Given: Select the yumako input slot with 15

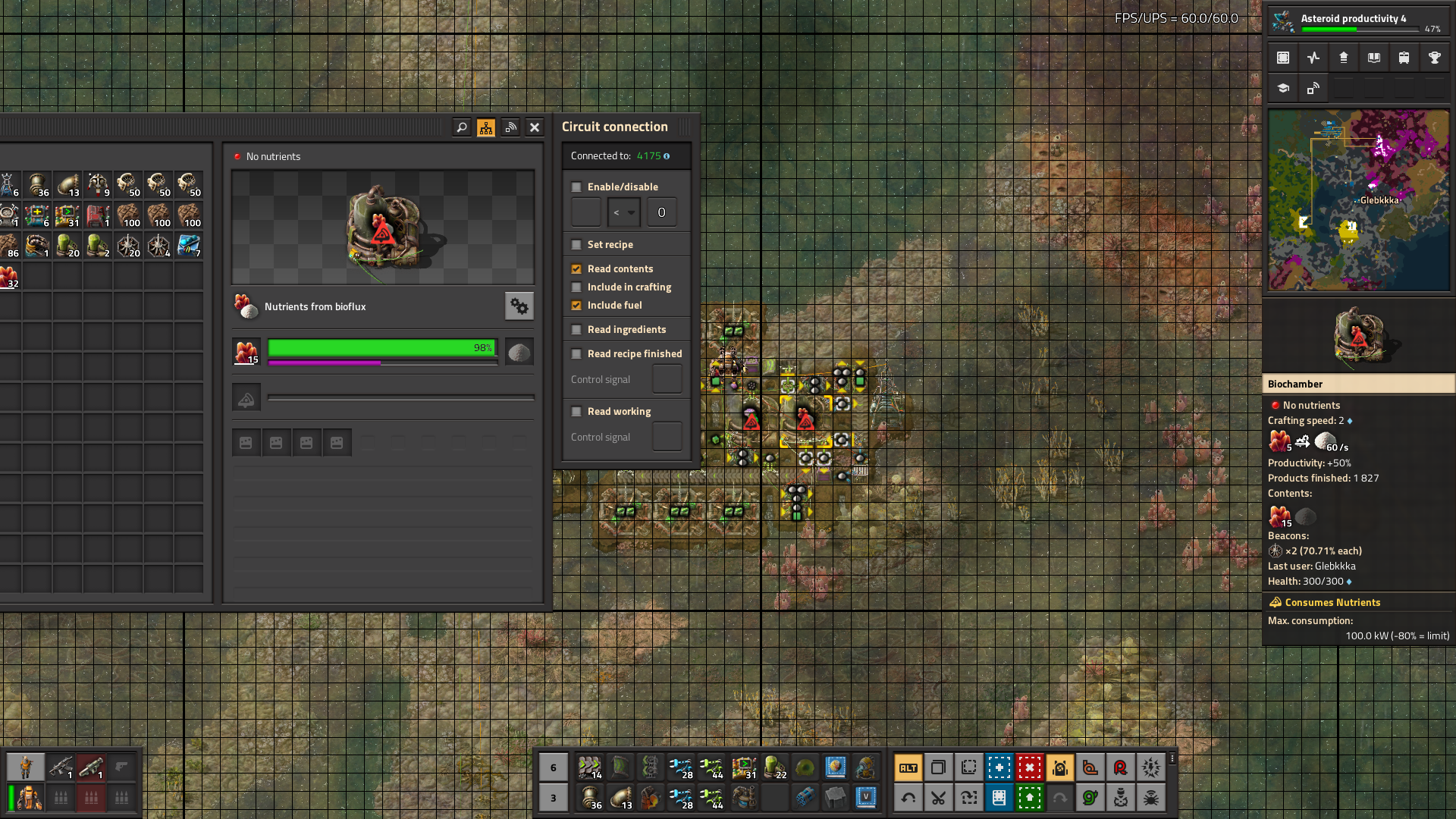Looking at the screenshot, I should coord(246,352).
